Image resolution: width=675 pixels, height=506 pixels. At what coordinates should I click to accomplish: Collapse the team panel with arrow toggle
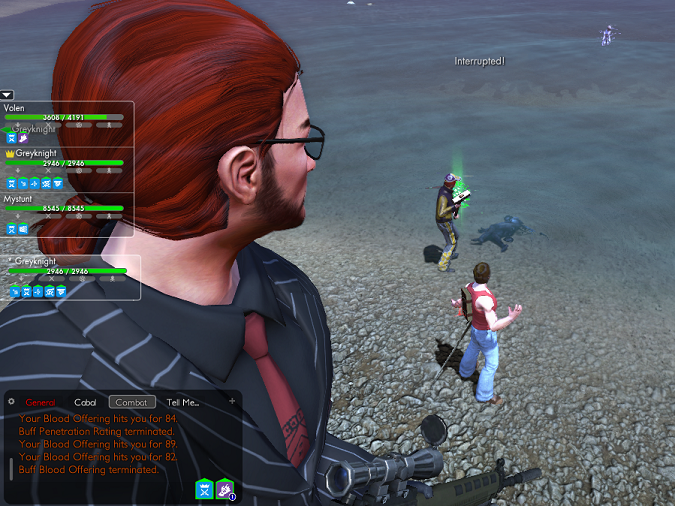(7, 95)
